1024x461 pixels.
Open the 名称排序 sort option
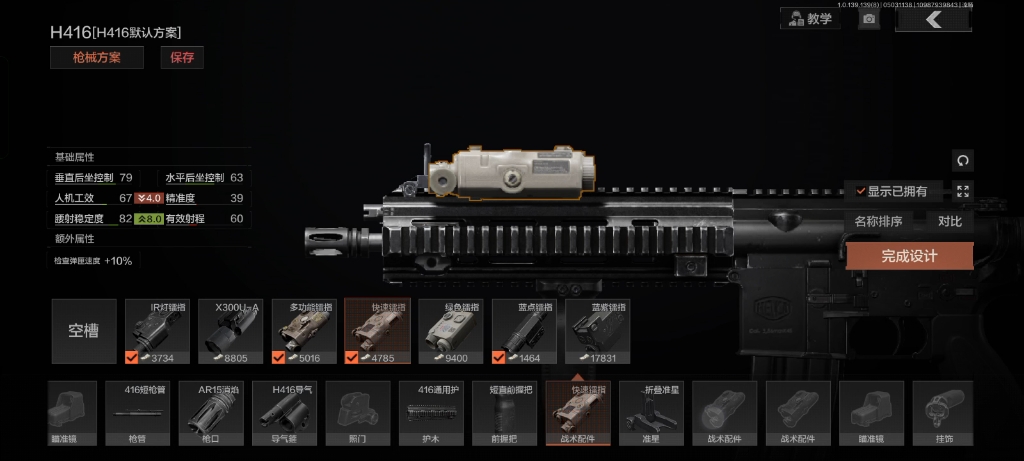tap(878, 221)
